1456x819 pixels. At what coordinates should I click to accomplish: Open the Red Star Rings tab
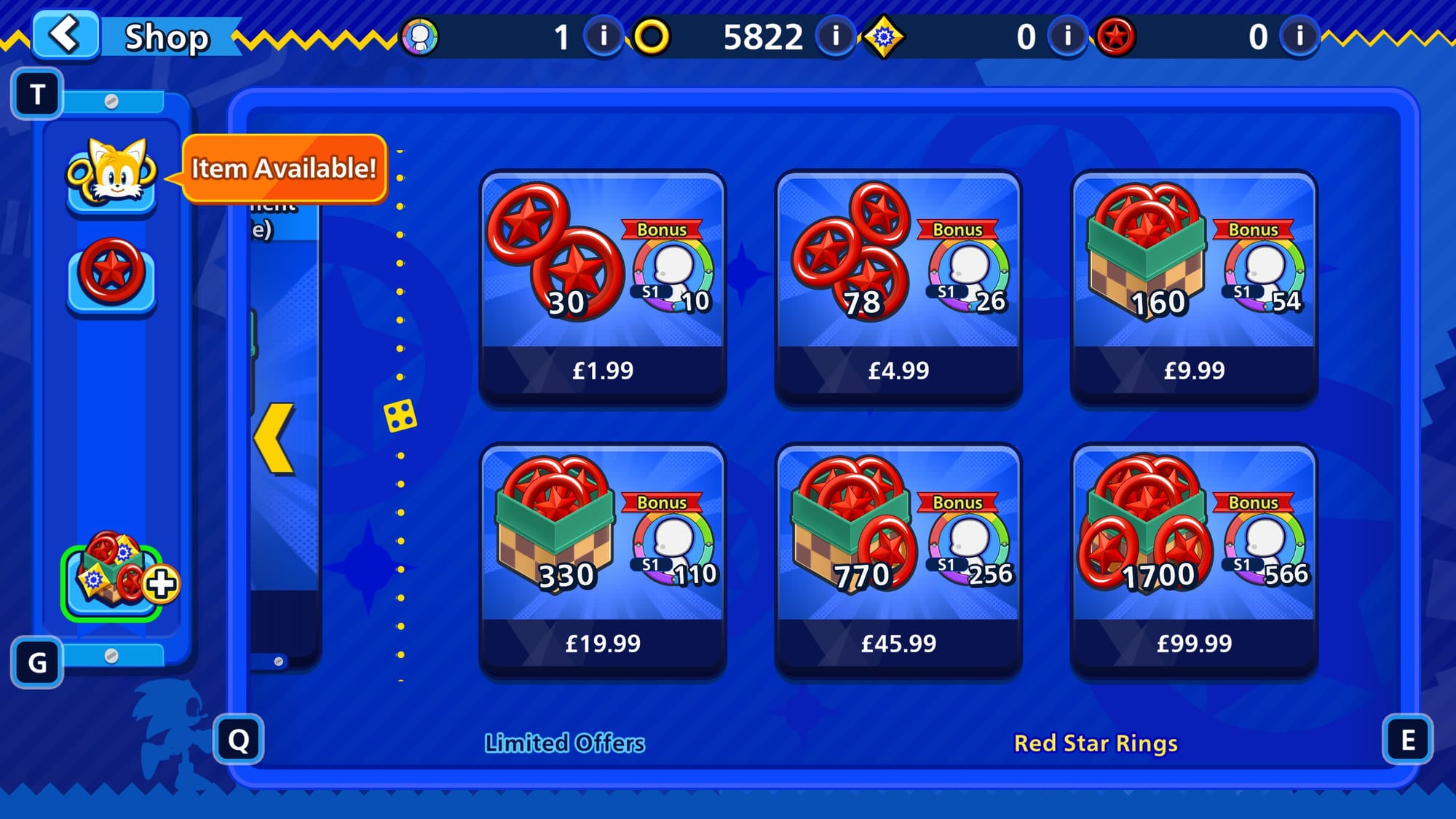pos(1095,743)
